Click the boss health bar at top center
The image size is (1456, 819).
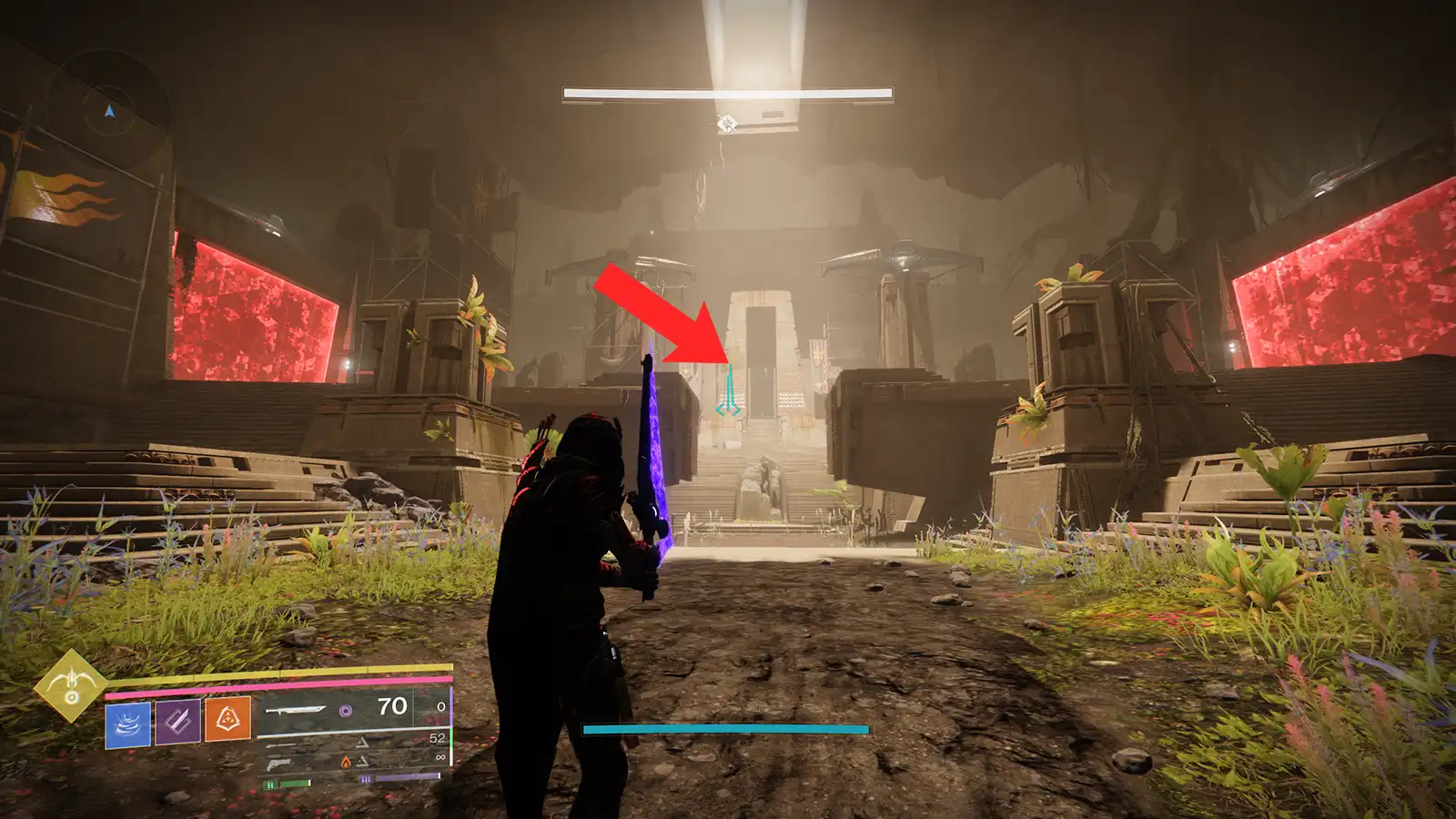(725, 94)
